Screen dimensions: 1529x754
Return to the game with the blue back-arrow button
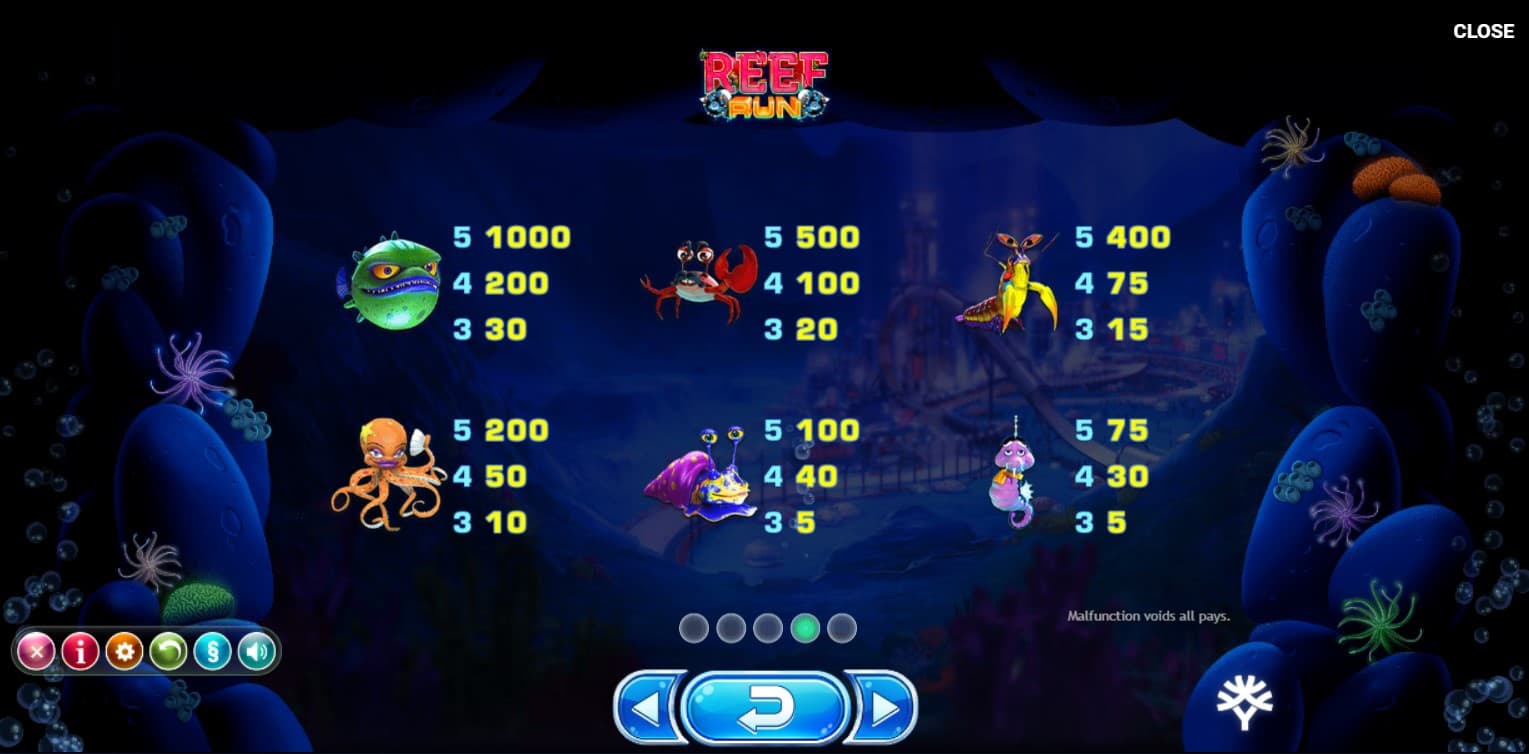pos(765,708)
